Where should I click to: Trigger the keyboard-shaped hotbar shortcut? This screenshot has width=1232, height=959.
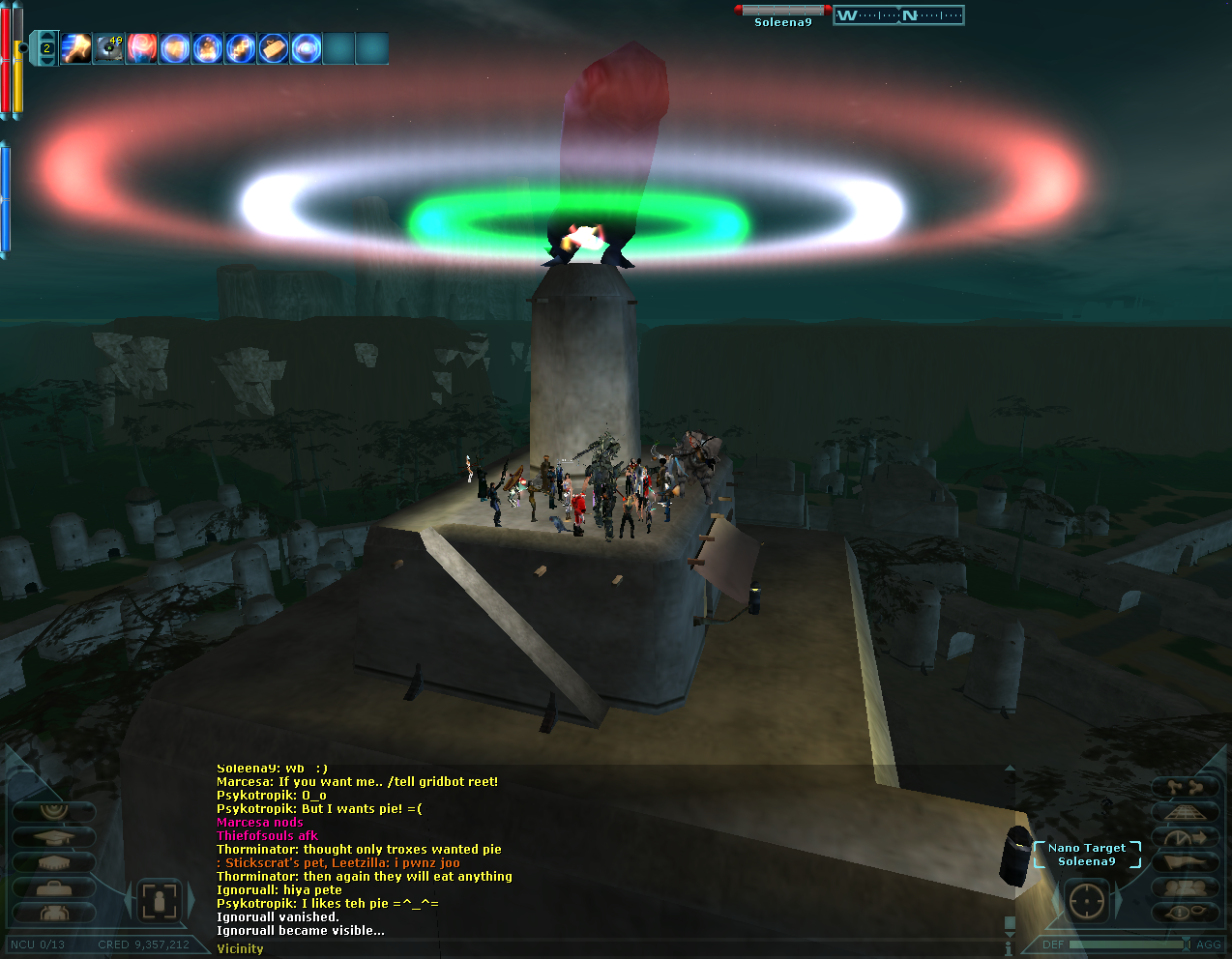pos(274,48)
